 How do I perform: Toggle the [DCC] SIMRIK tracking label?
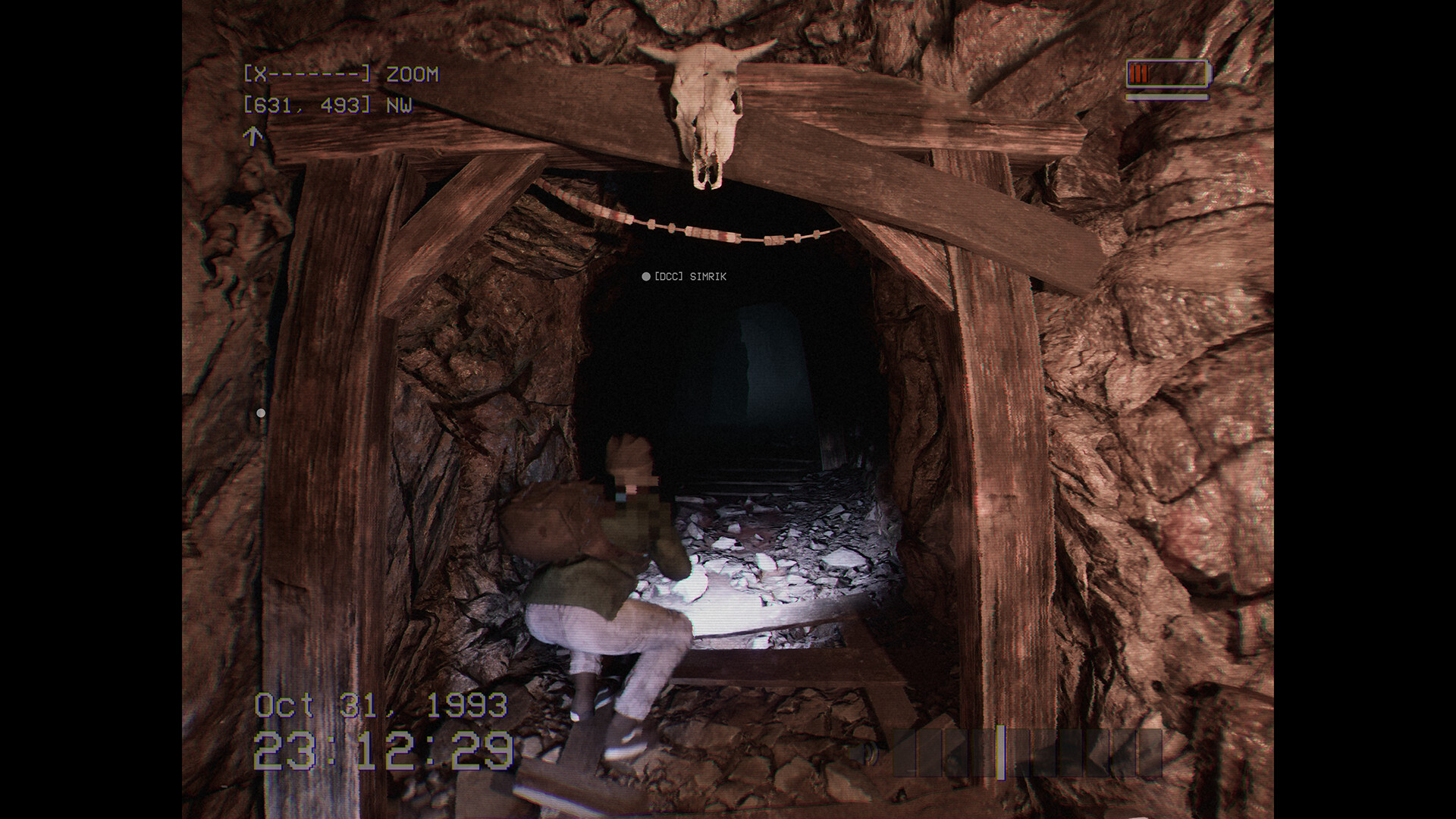pos(690,276)
